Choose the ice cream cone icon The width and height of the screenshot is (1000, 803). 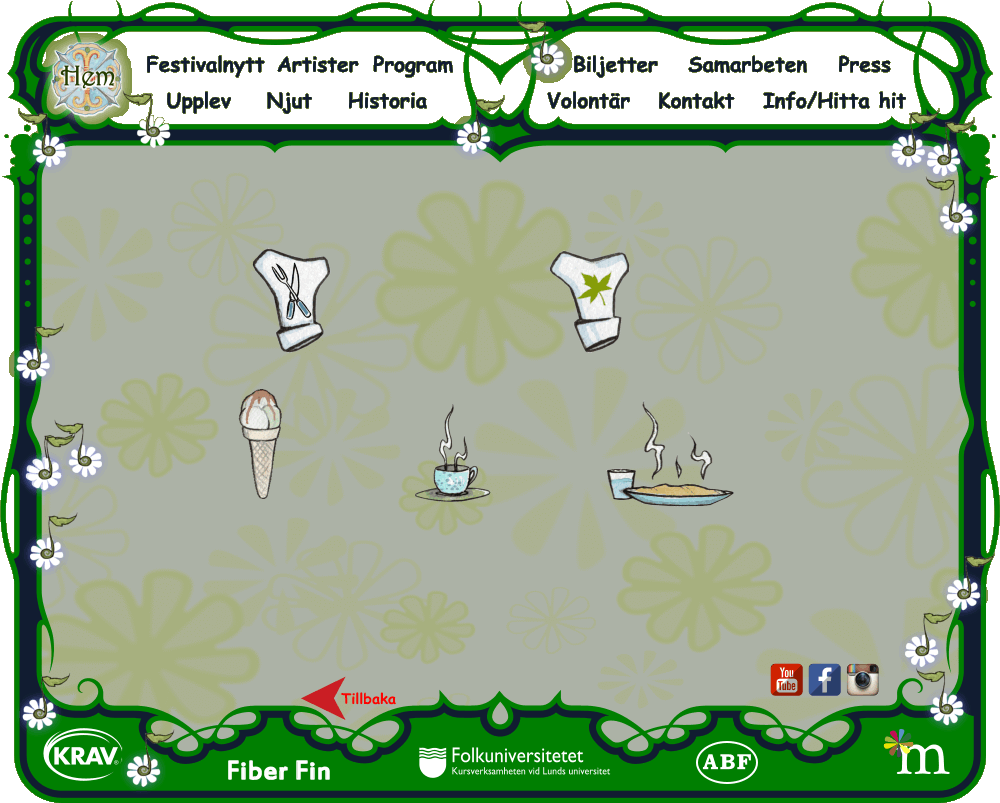(x=258, y=443)
